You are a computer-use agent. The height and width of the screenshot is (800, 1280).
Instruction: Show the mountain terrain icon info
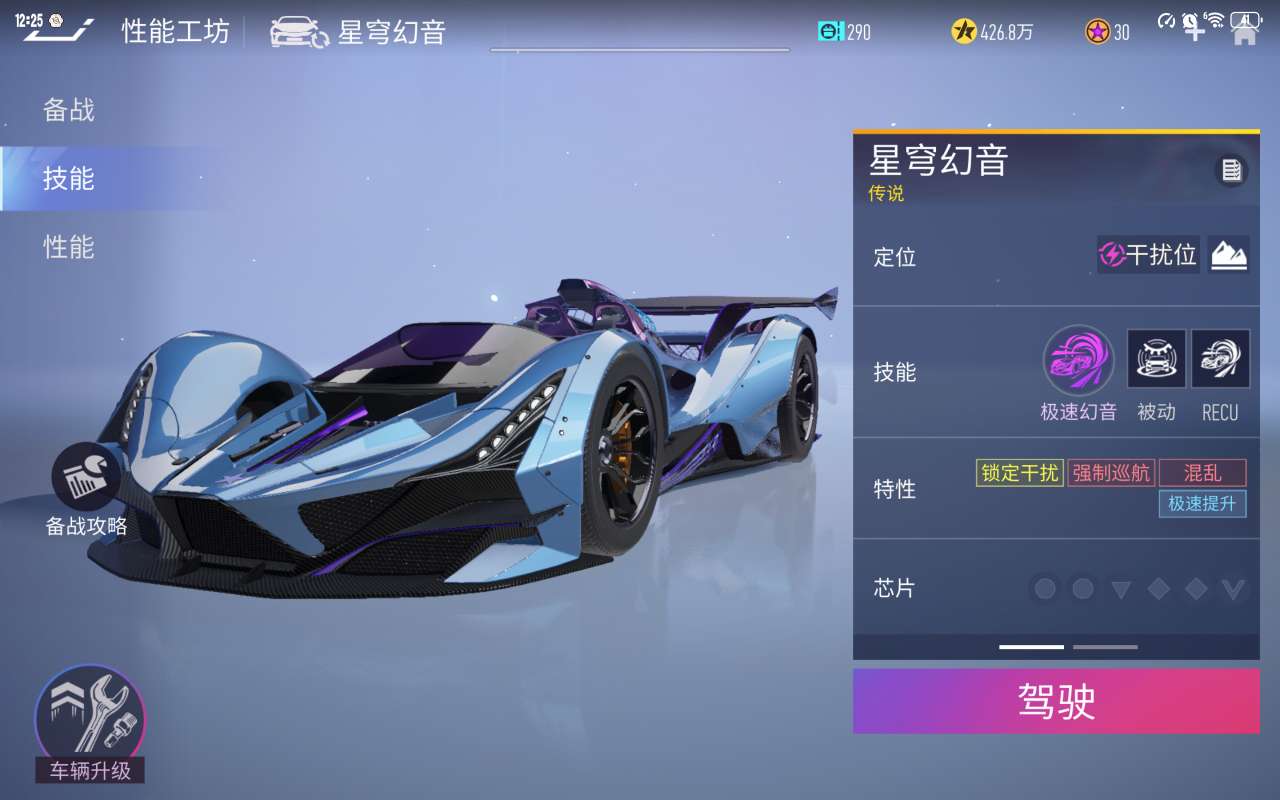click(x=1228, y=255)
